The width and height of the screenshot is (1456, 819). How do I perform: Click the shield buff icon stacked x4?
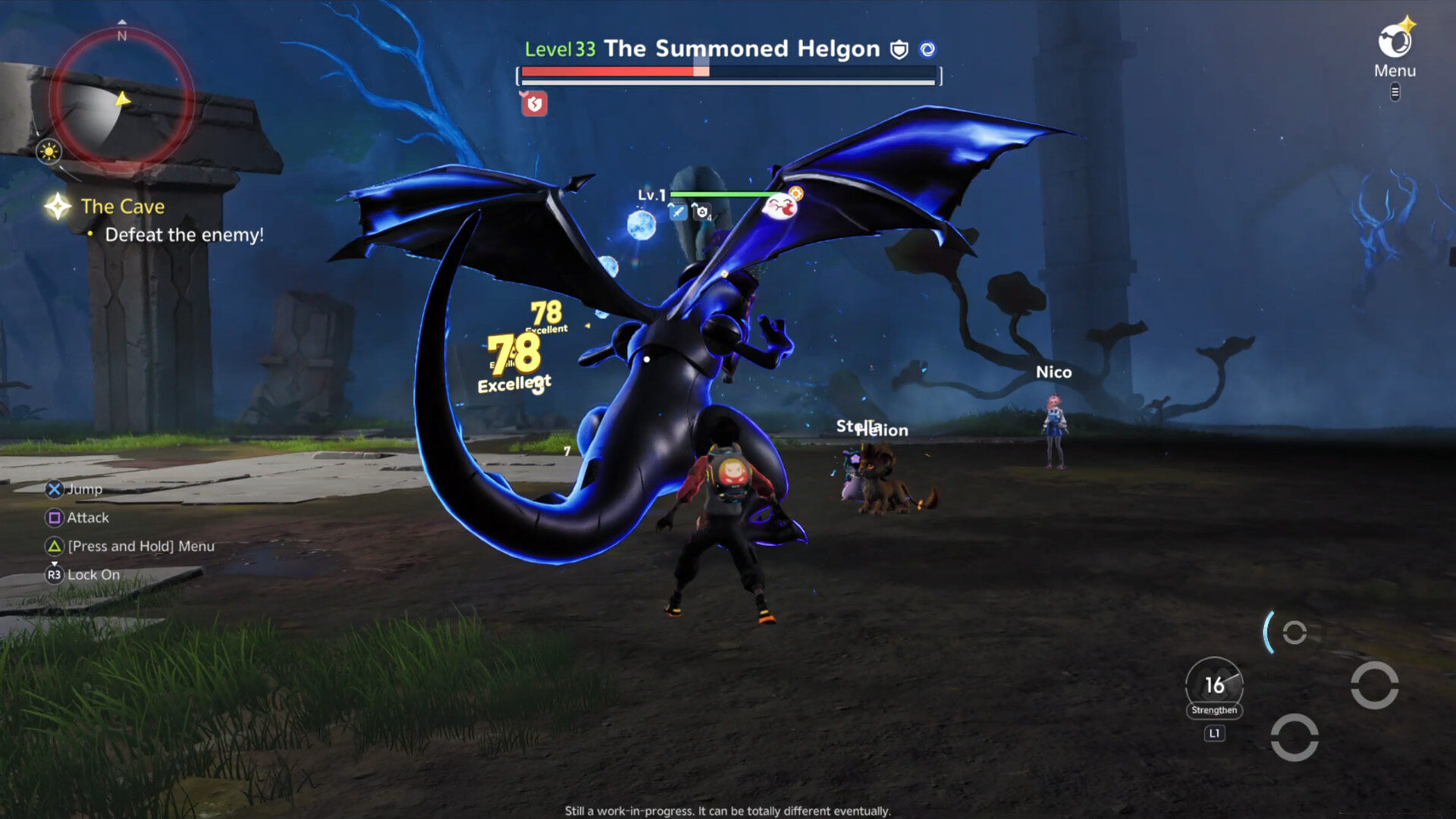701,212
